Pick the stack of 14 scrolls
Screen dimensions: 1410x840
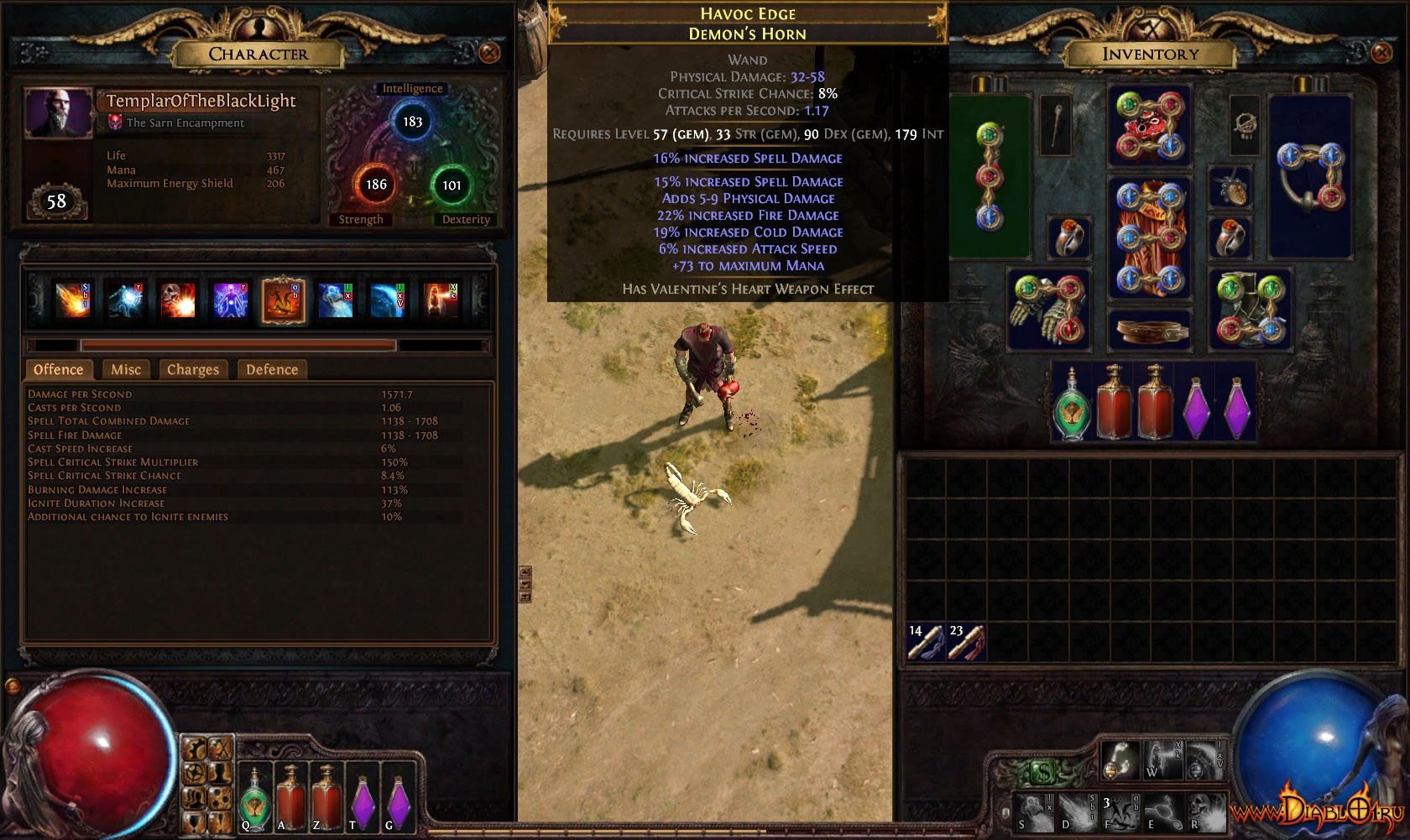(926, 642)
